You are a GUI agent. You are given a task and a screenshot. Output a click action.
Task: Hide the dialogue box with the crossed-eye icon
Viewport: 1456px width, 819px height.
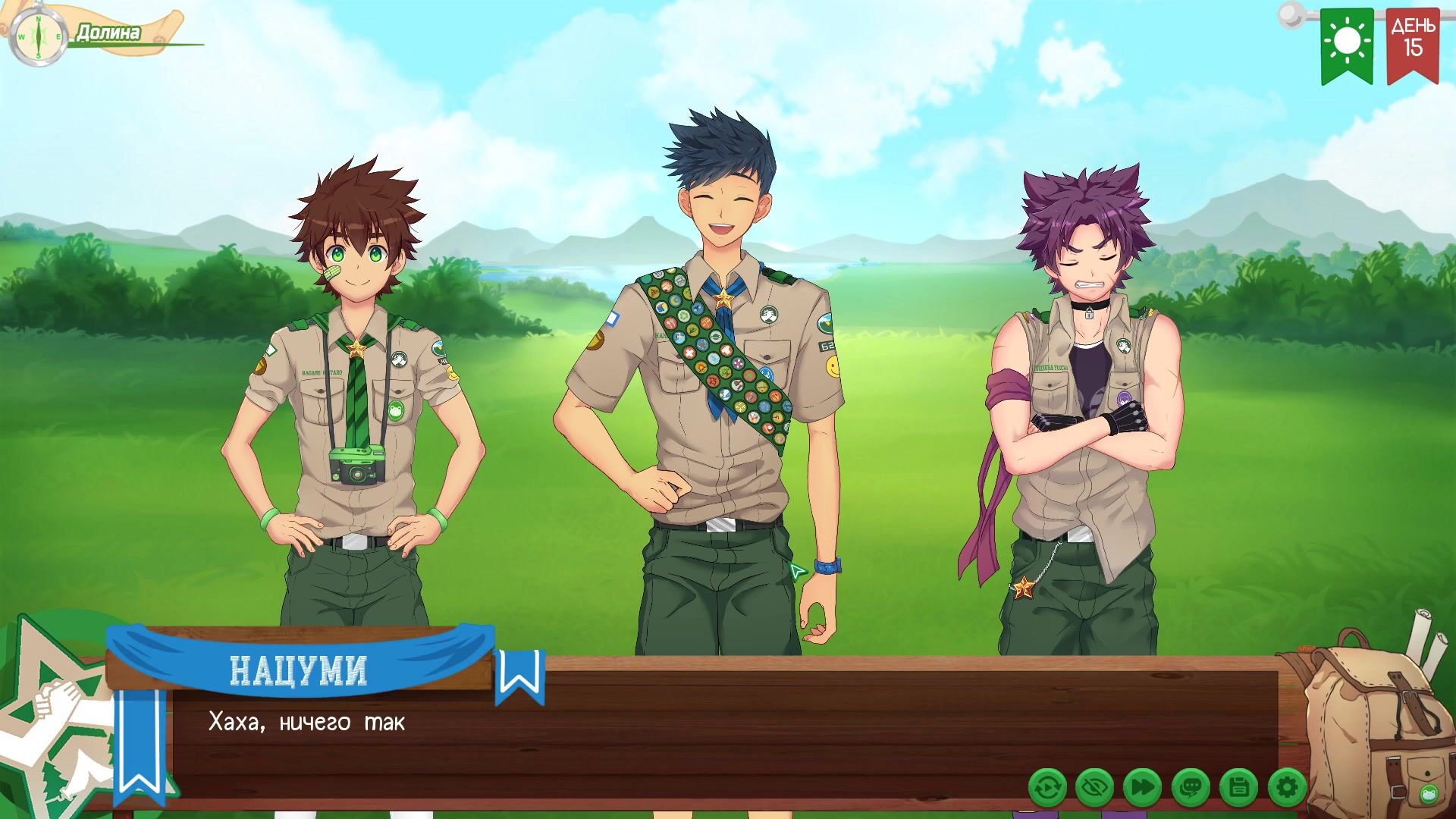click(x=1094, y=788)
